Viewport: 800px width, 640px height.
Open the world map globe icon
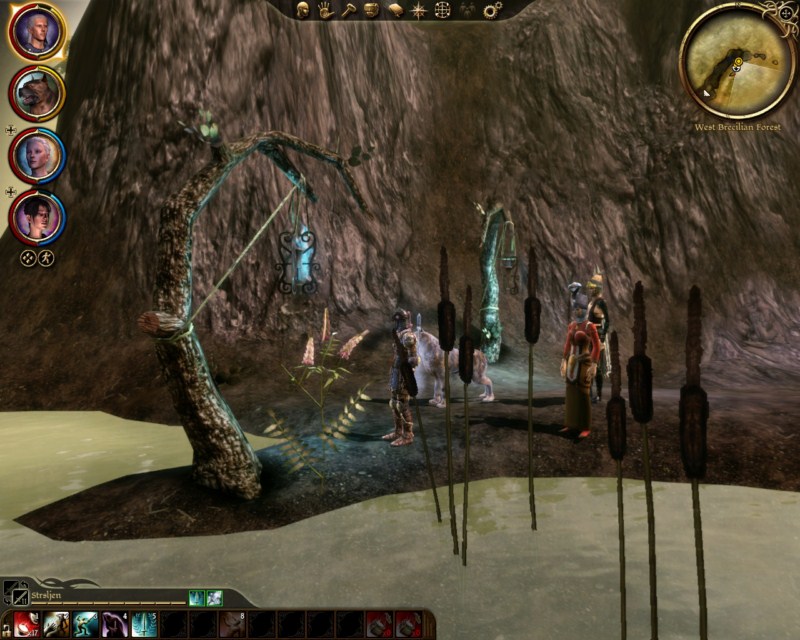(x=442, y=10)
